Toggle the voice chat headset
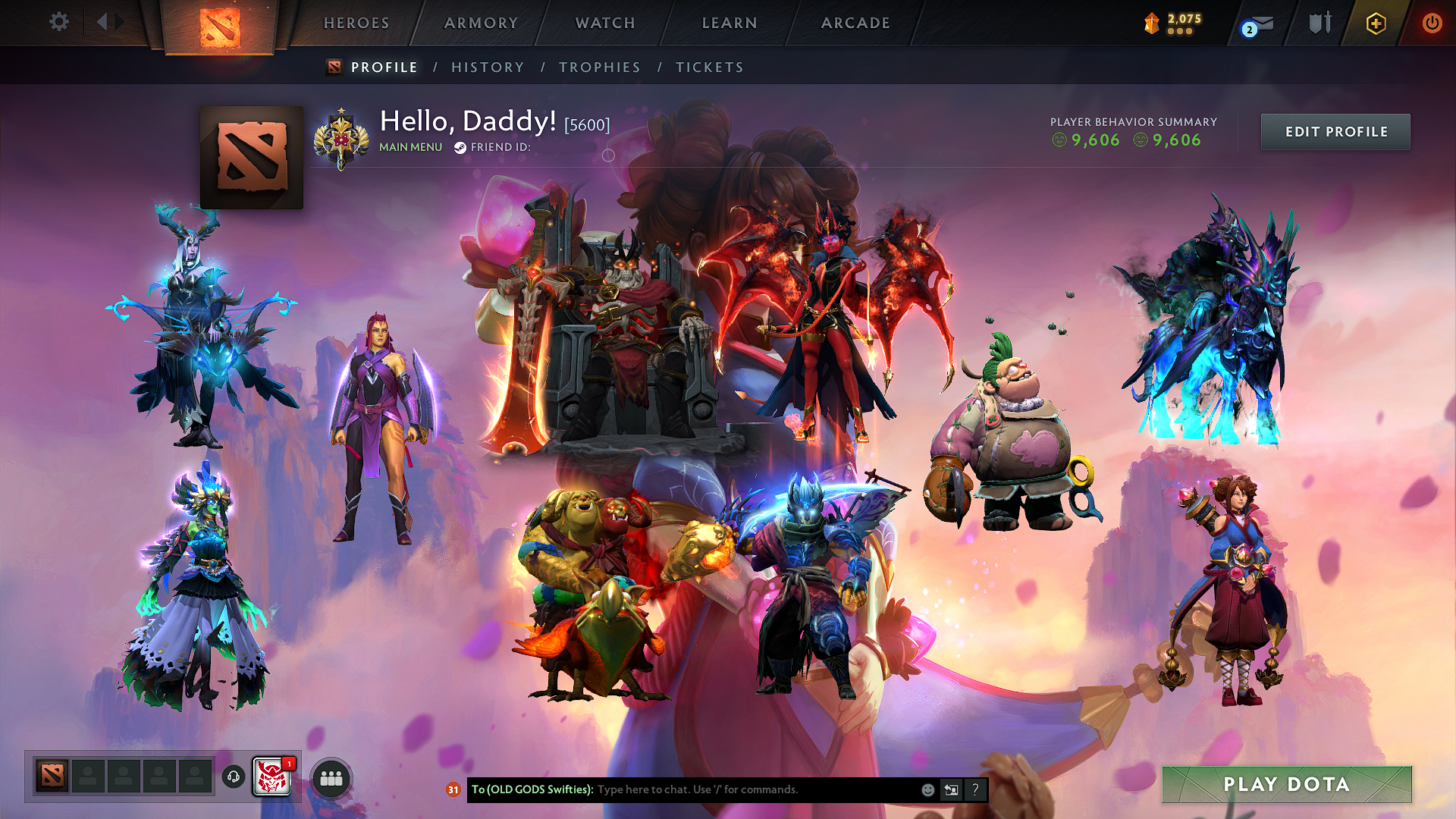 point(234,778)
